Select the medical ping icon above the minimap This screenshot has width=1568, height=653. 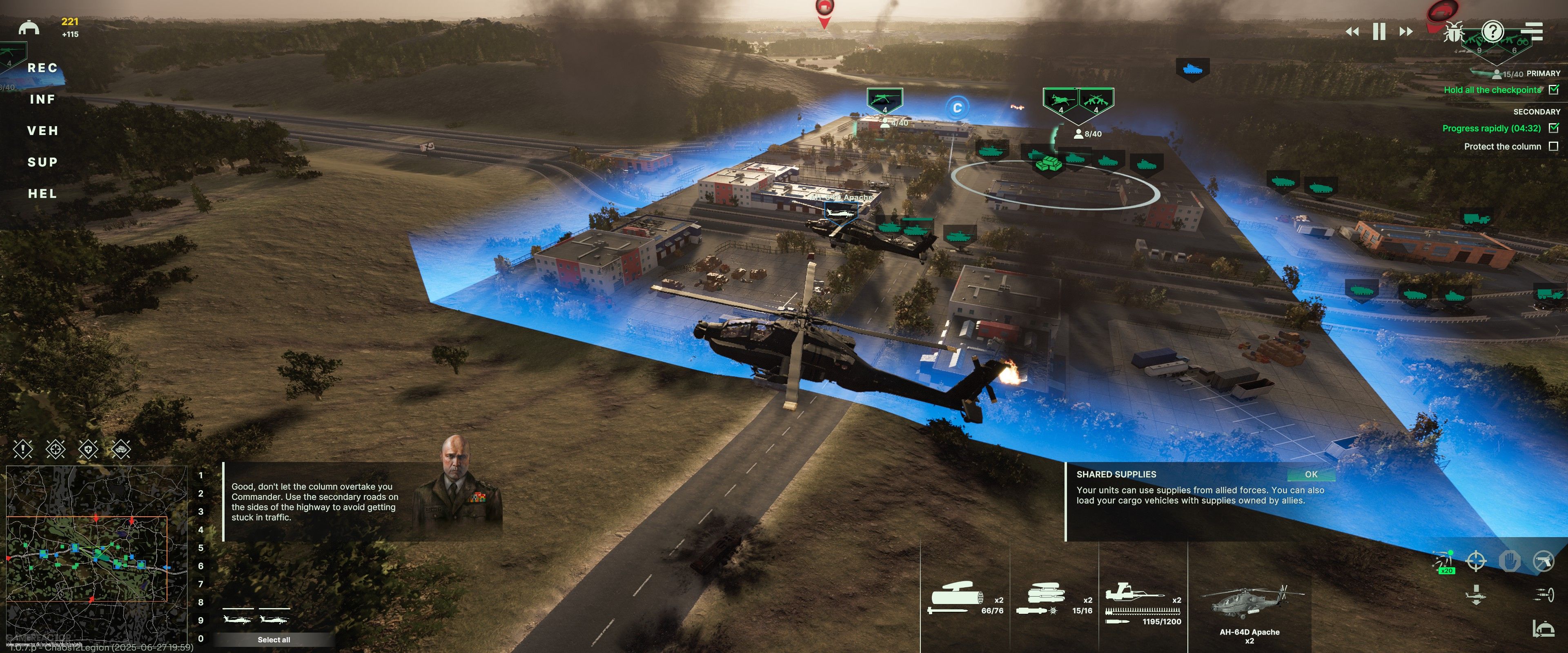pos(89,450)
